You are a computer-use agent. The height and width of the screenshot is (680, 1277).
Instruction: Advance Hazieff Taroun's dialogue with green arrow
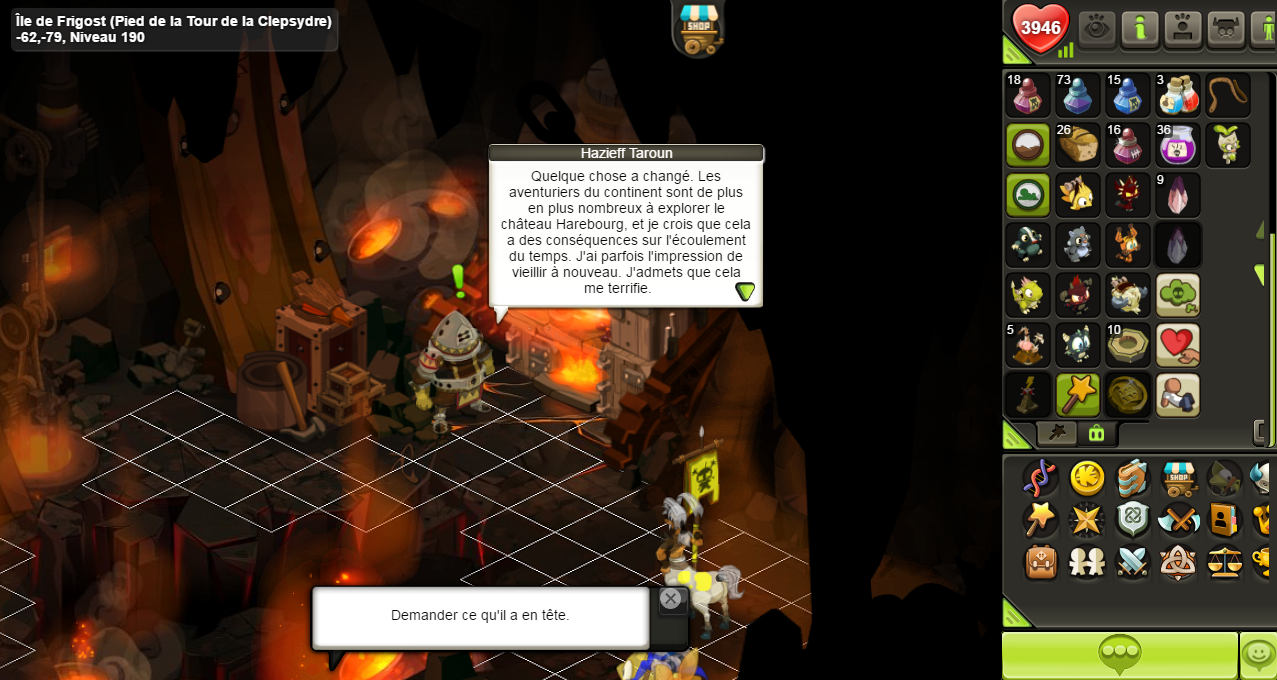(745, 291)
